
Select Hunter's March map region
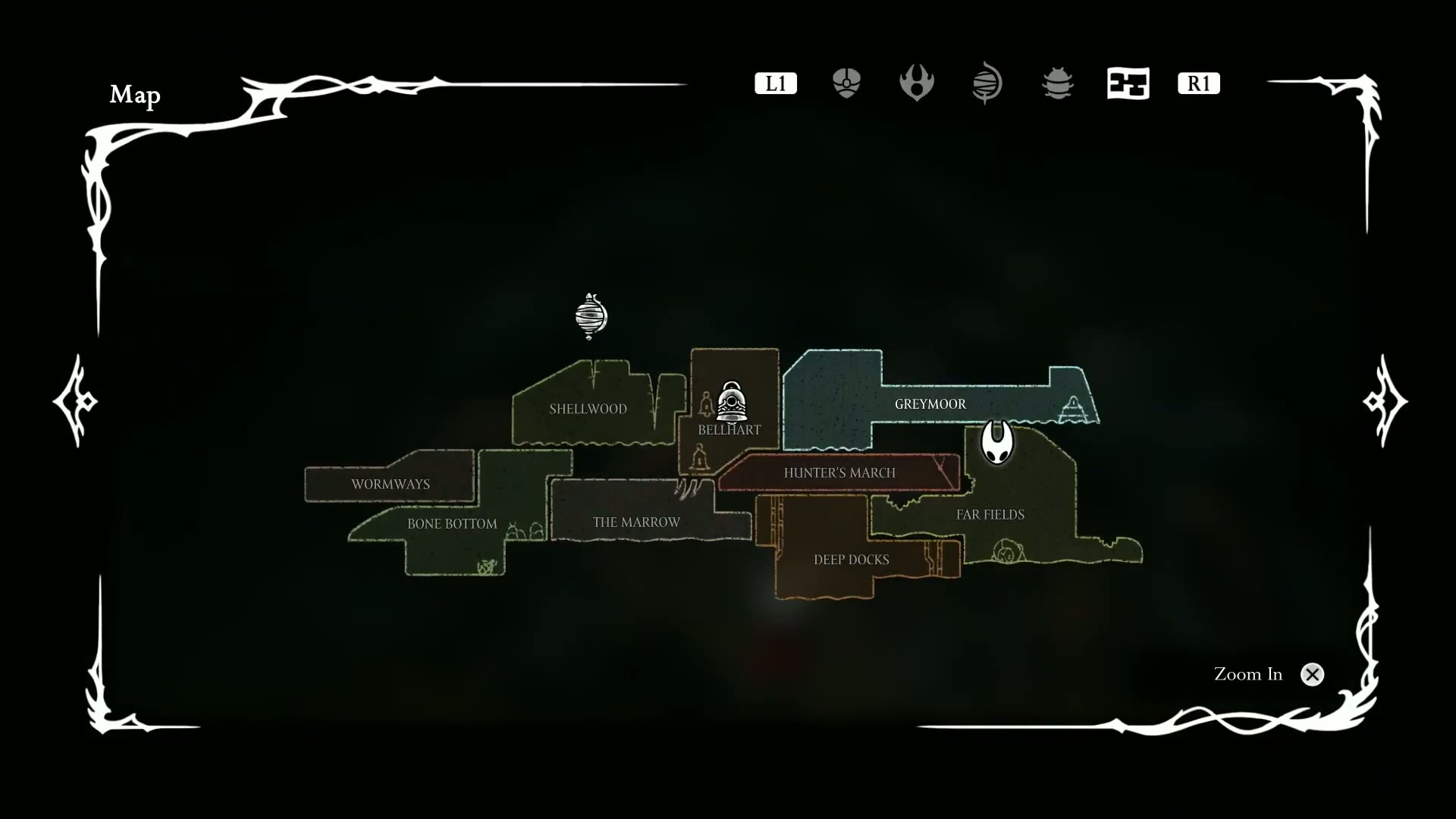coord(839,472)
